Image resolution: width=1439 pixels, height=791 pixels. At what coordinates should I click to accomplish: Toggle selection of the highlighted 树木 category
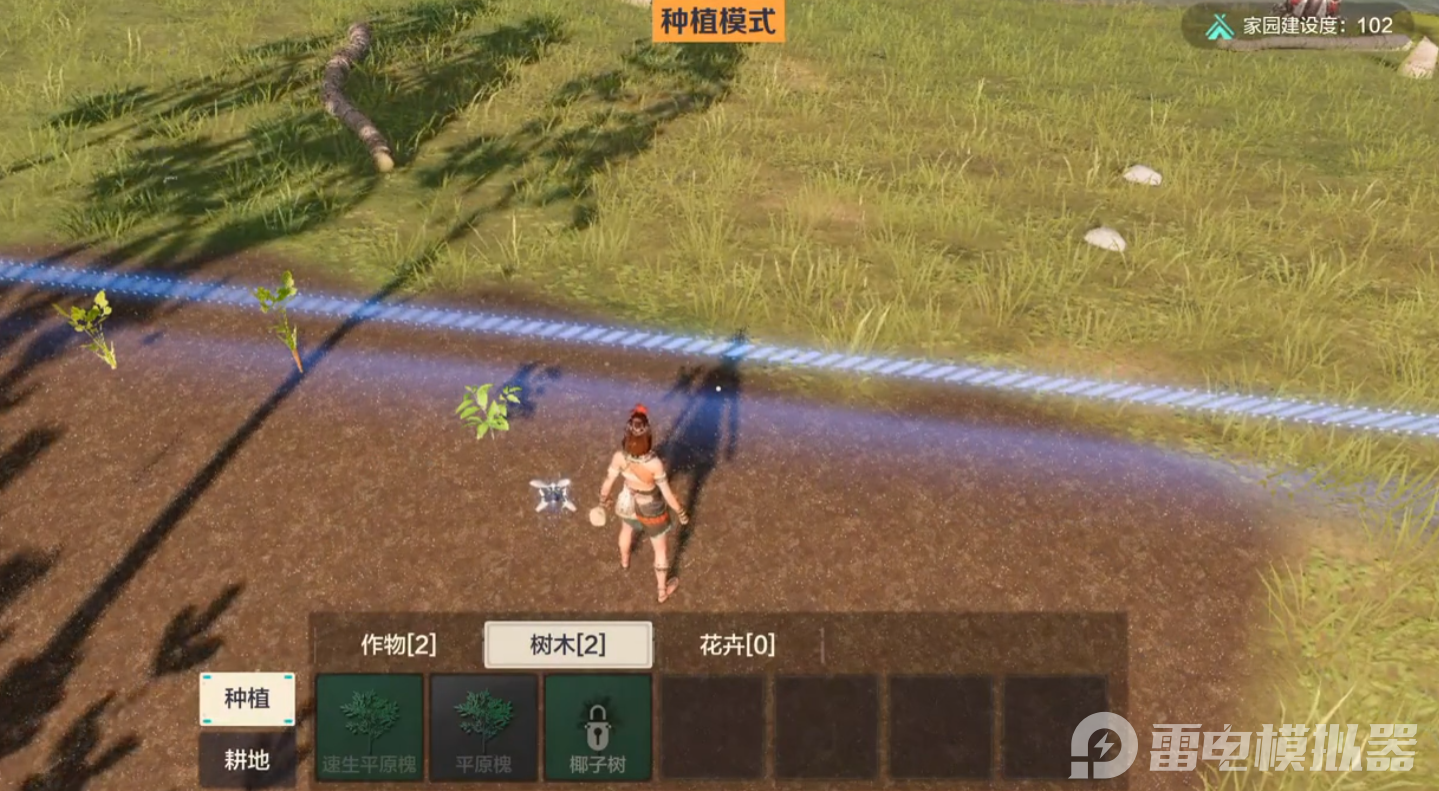tap(569, 645)
